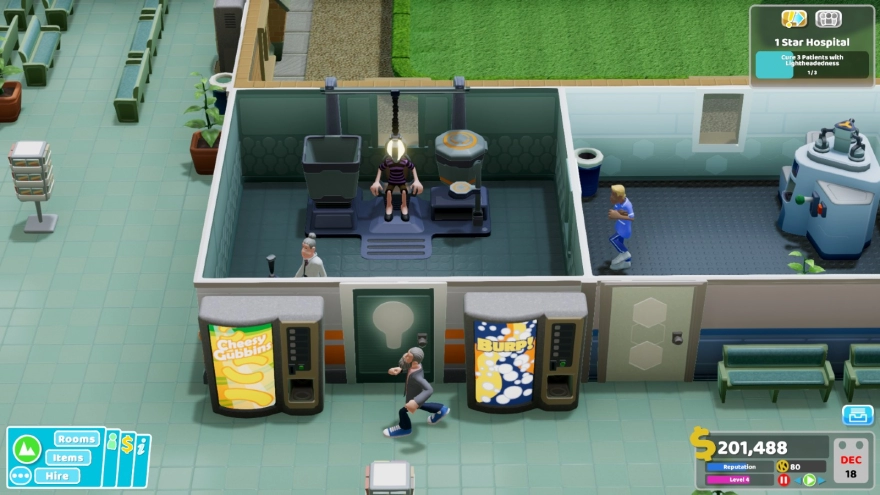Open the information card tab
Image resolution: width=880 pixels, height=495 pixels.
coord(143,447)
